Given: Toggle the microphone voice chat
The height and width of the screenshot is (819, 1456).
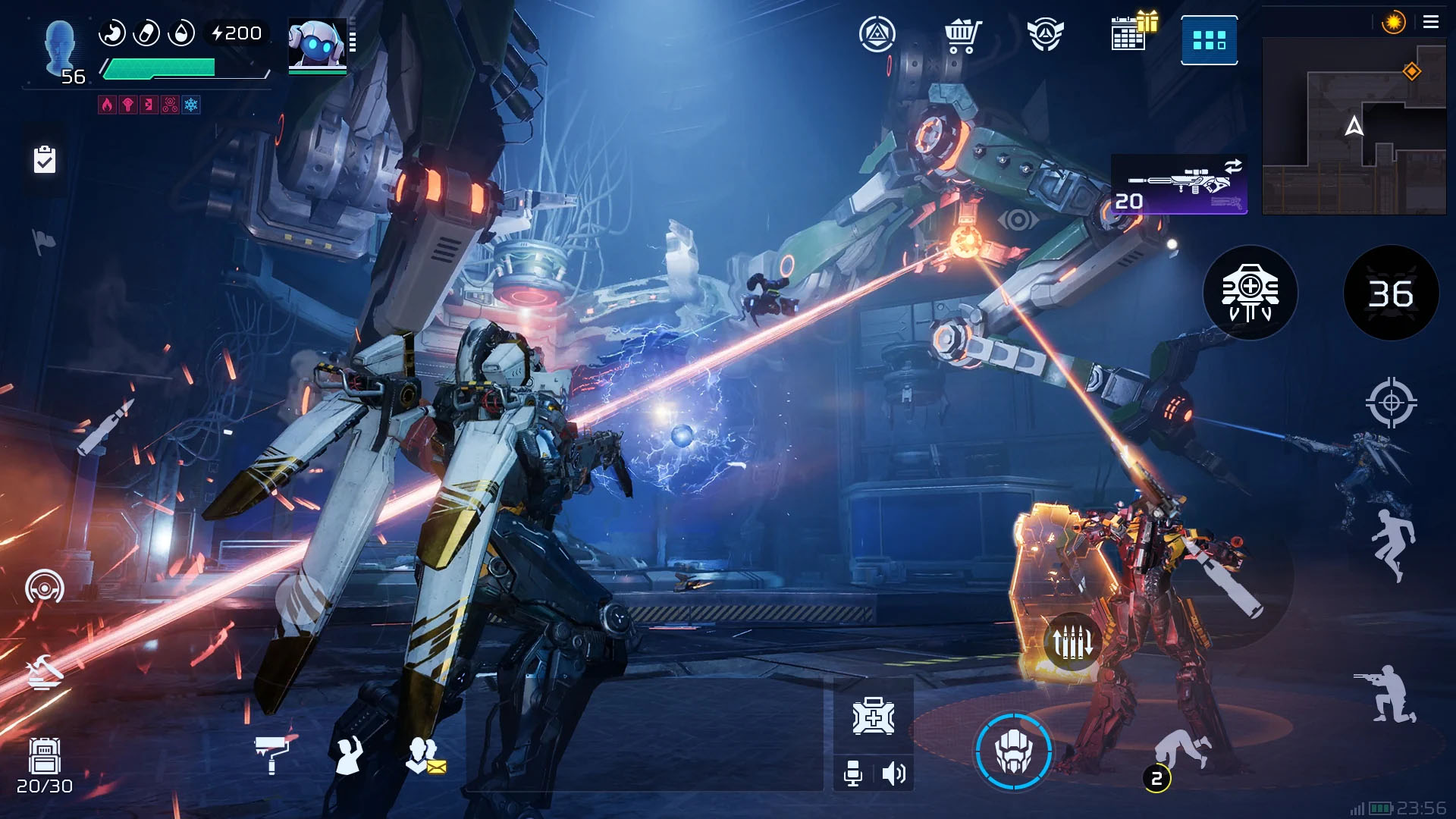Looking at the screenshot, I should pos(853,773).
